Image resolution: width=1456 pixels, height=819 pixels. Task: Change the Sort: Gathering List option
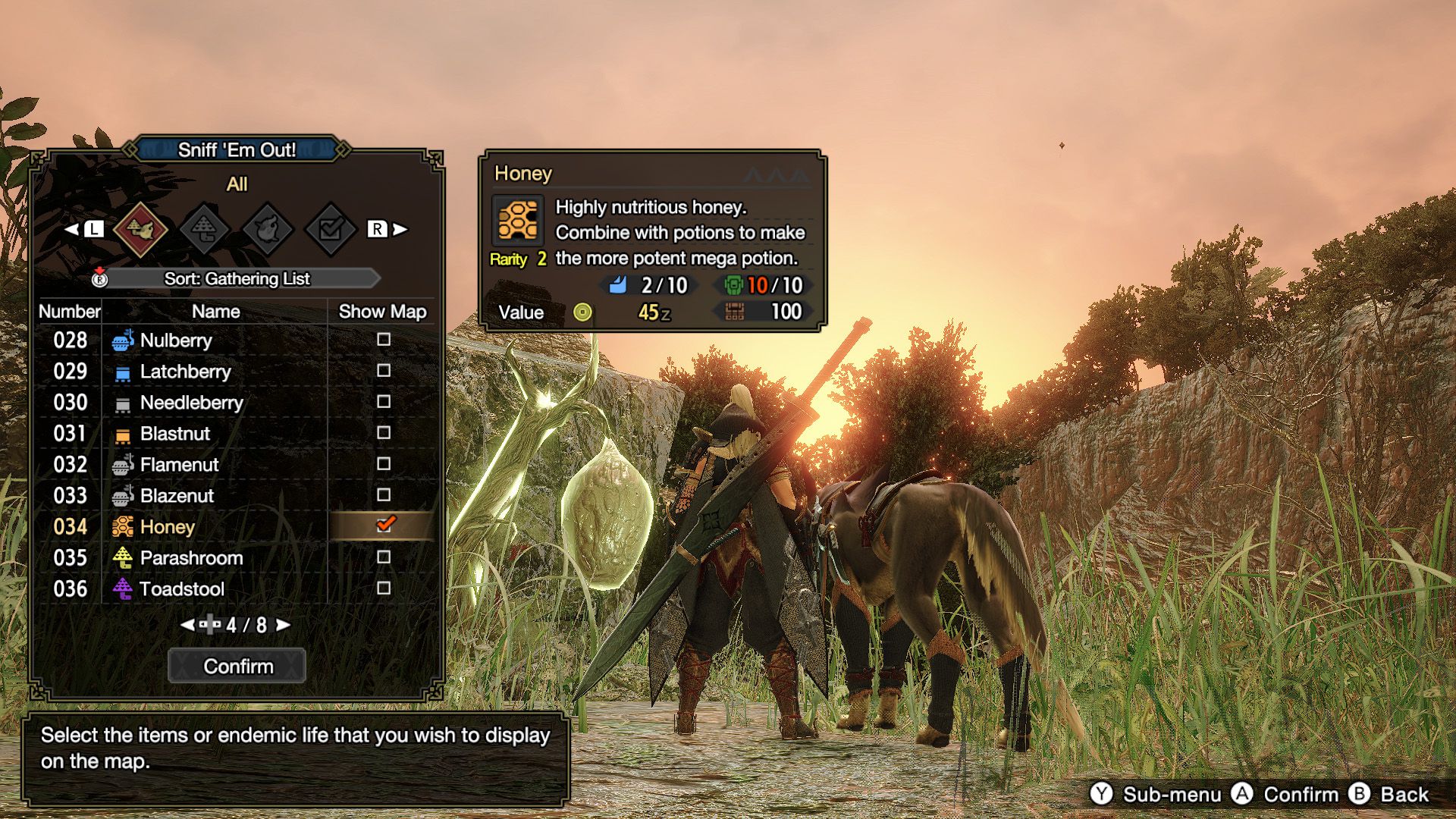pos(237,279)
